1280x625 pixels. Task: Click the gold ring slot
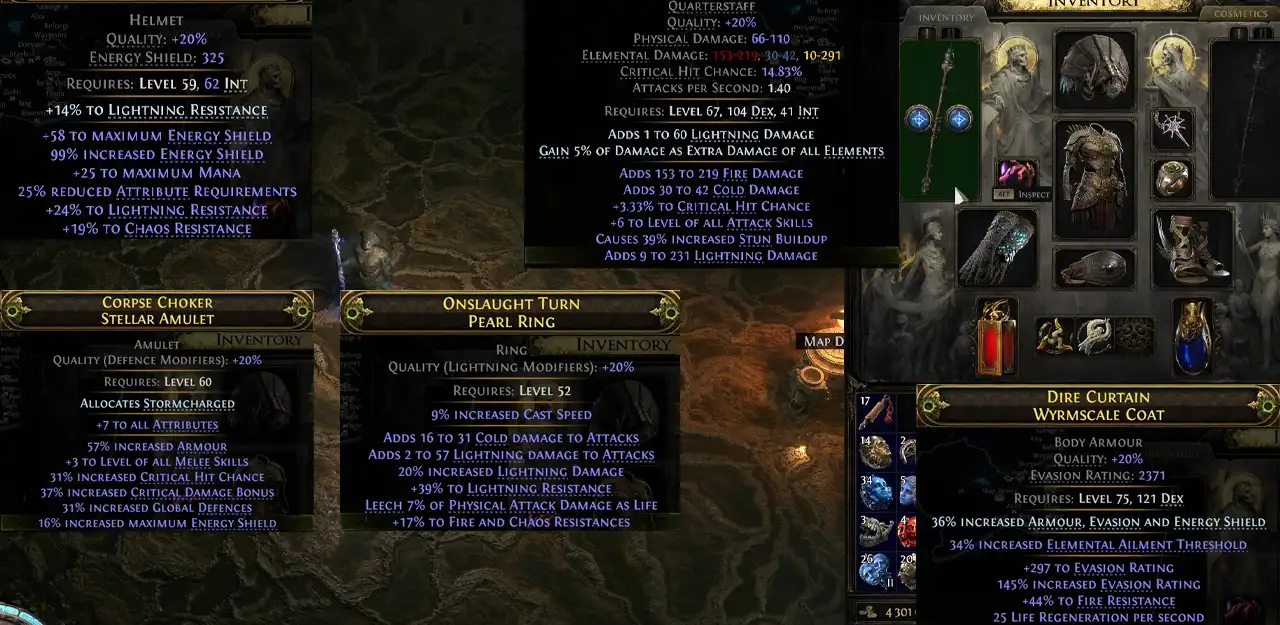click(x=1172, y=178)
